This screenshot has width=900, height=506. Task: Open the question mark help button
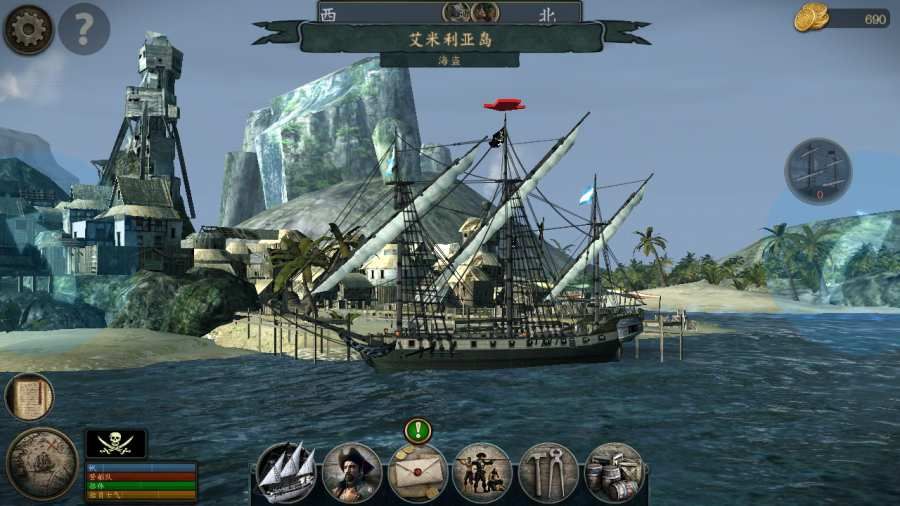click(x=84, y=29)
